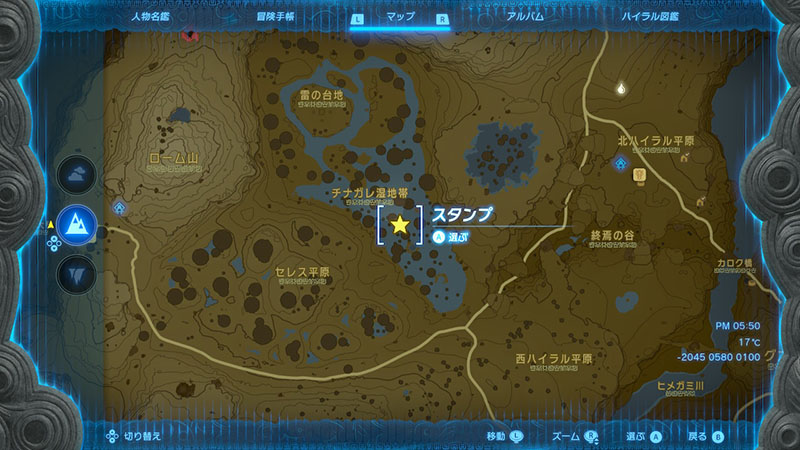The width and height of the screenshot is (800, 450).
Task: Select the shrine marker below ローム山
Action: pyautogui.click(x=120, y=207)
